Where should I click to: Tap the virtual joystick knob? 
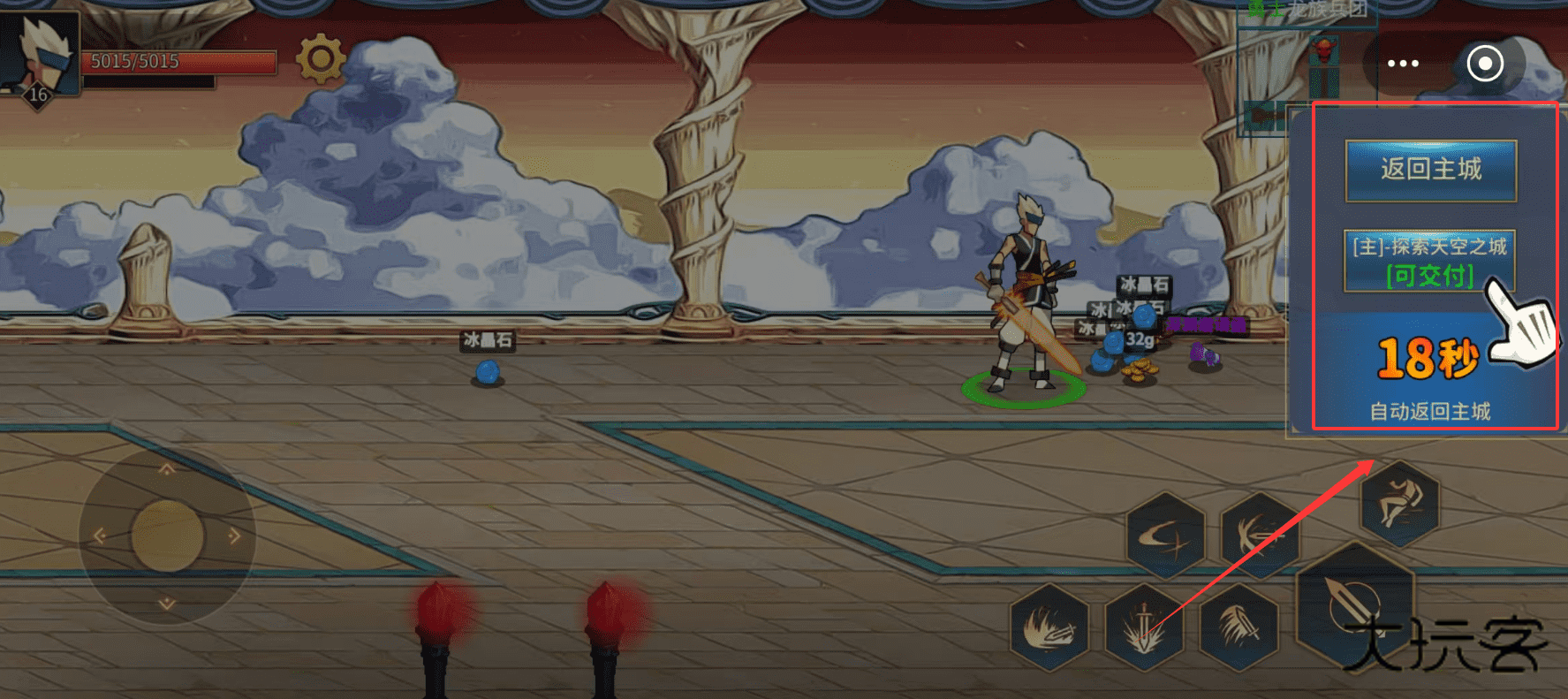[x=167, y=536]
